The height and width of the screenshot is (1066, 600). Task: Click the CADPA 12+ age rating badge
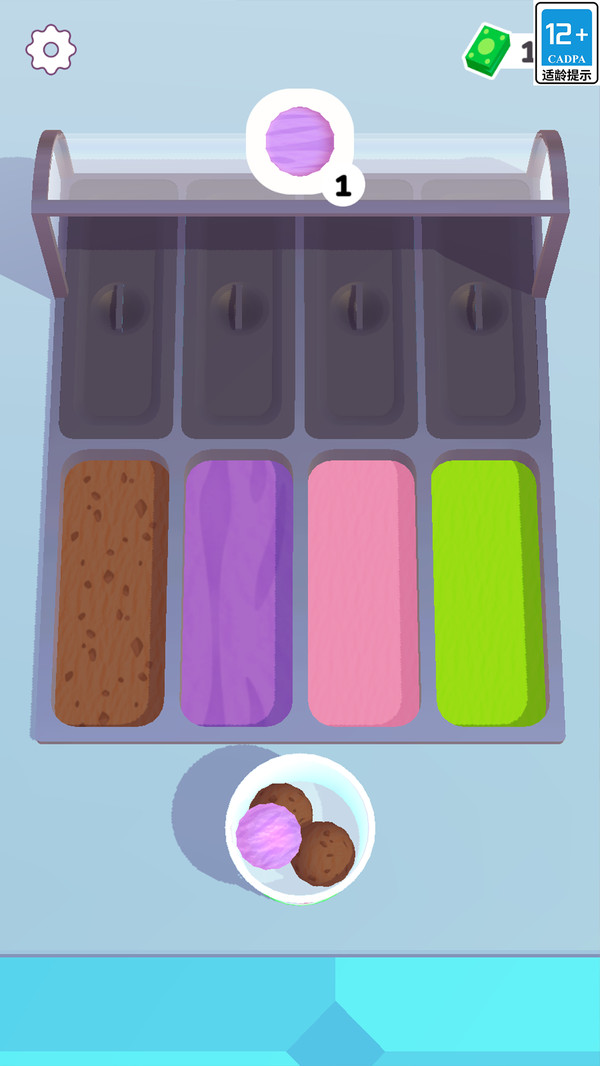point(567,43)
